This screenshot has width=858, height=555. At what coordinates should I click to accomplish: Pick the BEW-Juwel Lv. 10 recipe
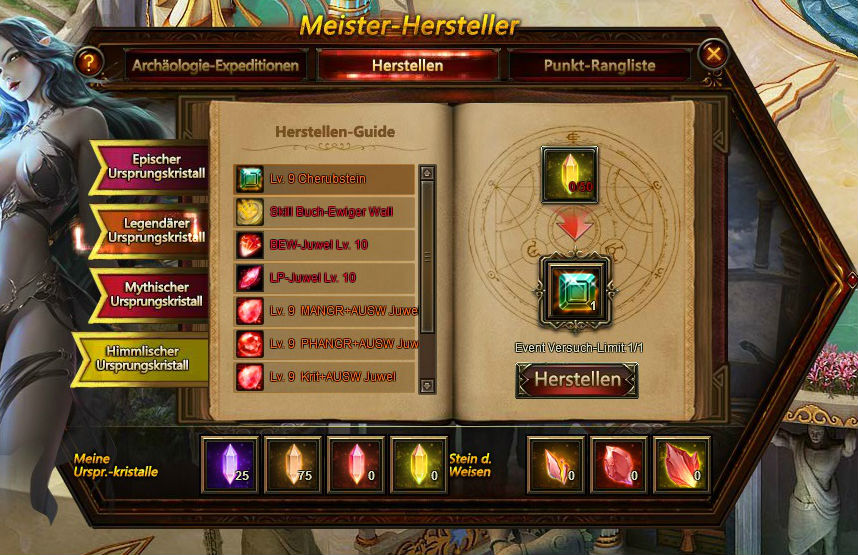[325, 245]
